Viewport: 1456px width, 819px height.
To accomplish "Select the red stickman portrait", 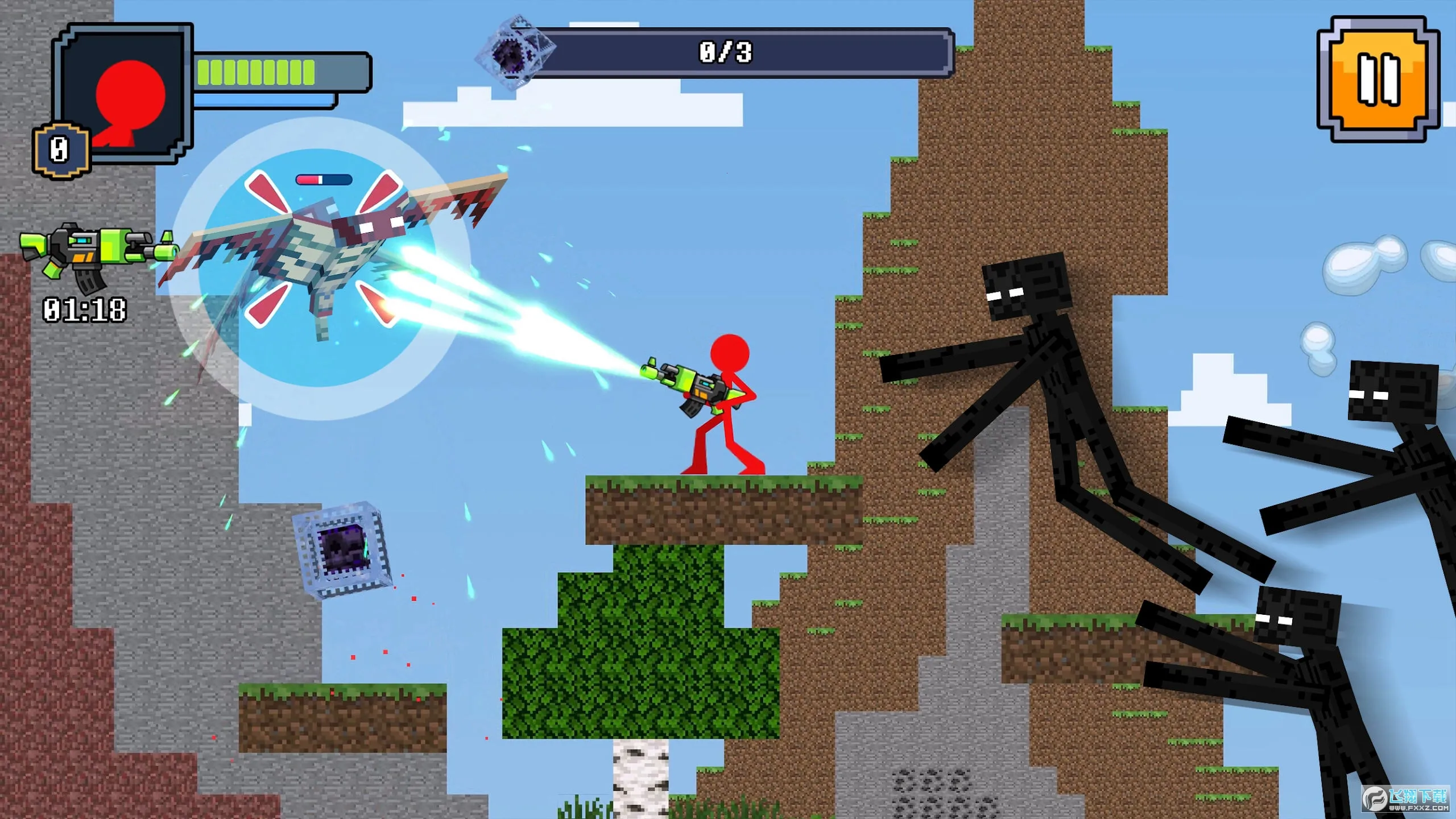I will pyautogui.click(x=126, y=94).
